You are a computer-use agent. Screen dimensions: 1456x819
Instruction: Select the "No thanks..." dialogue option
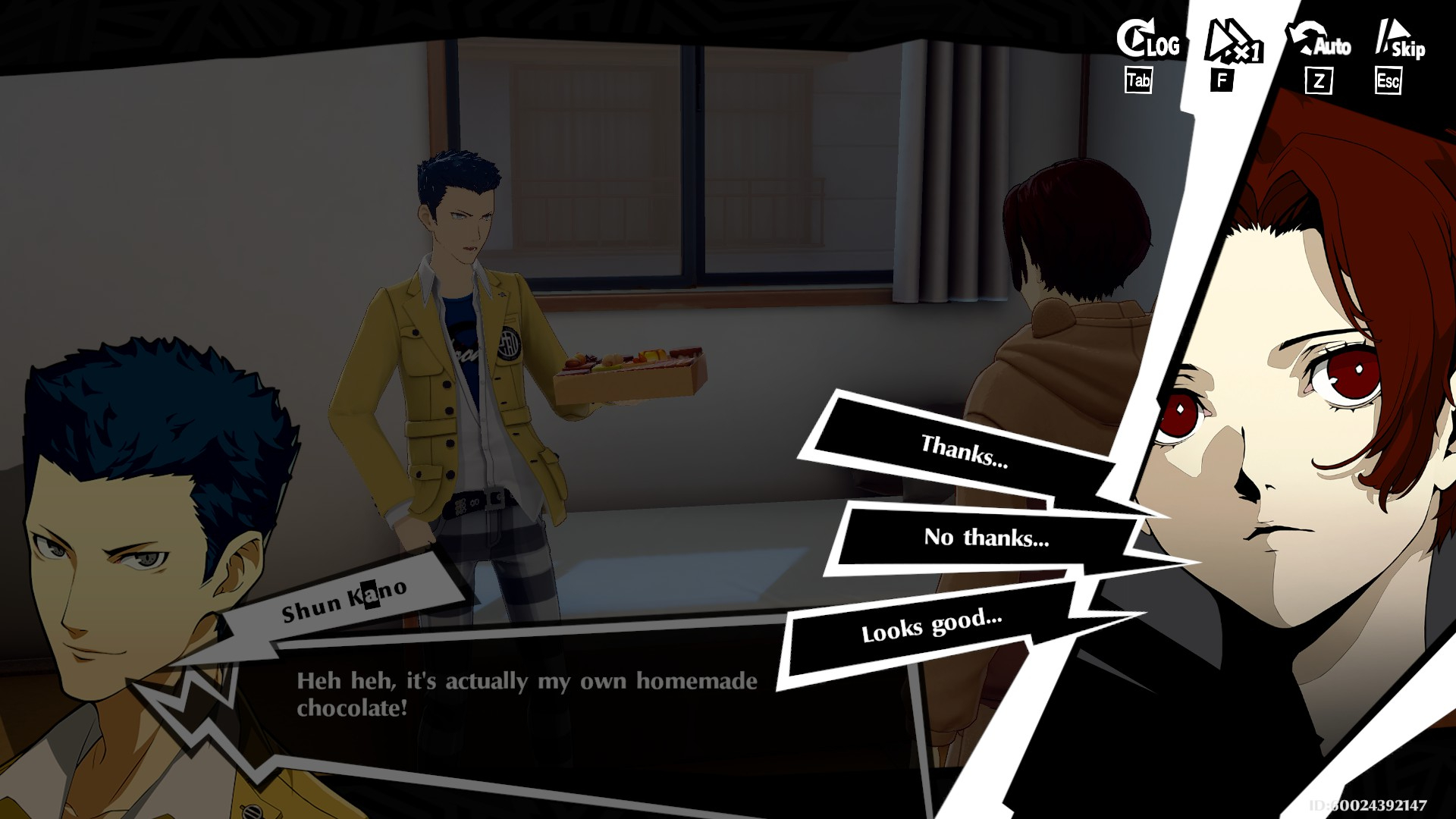click(986, 538)
